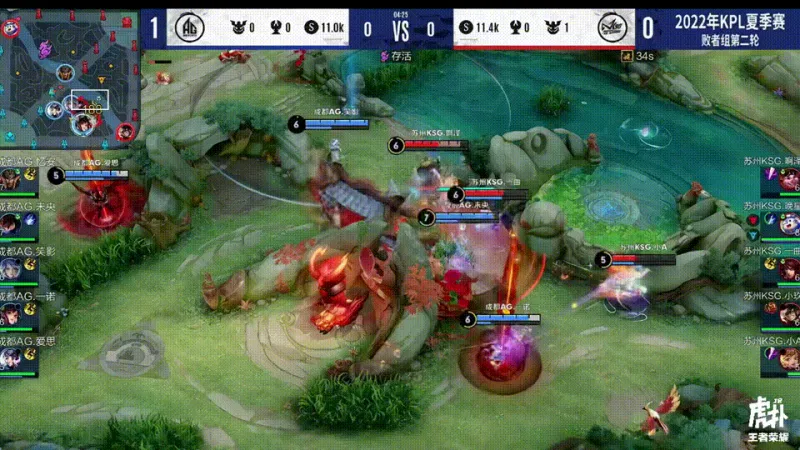
Task: Click the 虎扑 watermark logo
Action: pyautogui.click(x=768, y=417)
